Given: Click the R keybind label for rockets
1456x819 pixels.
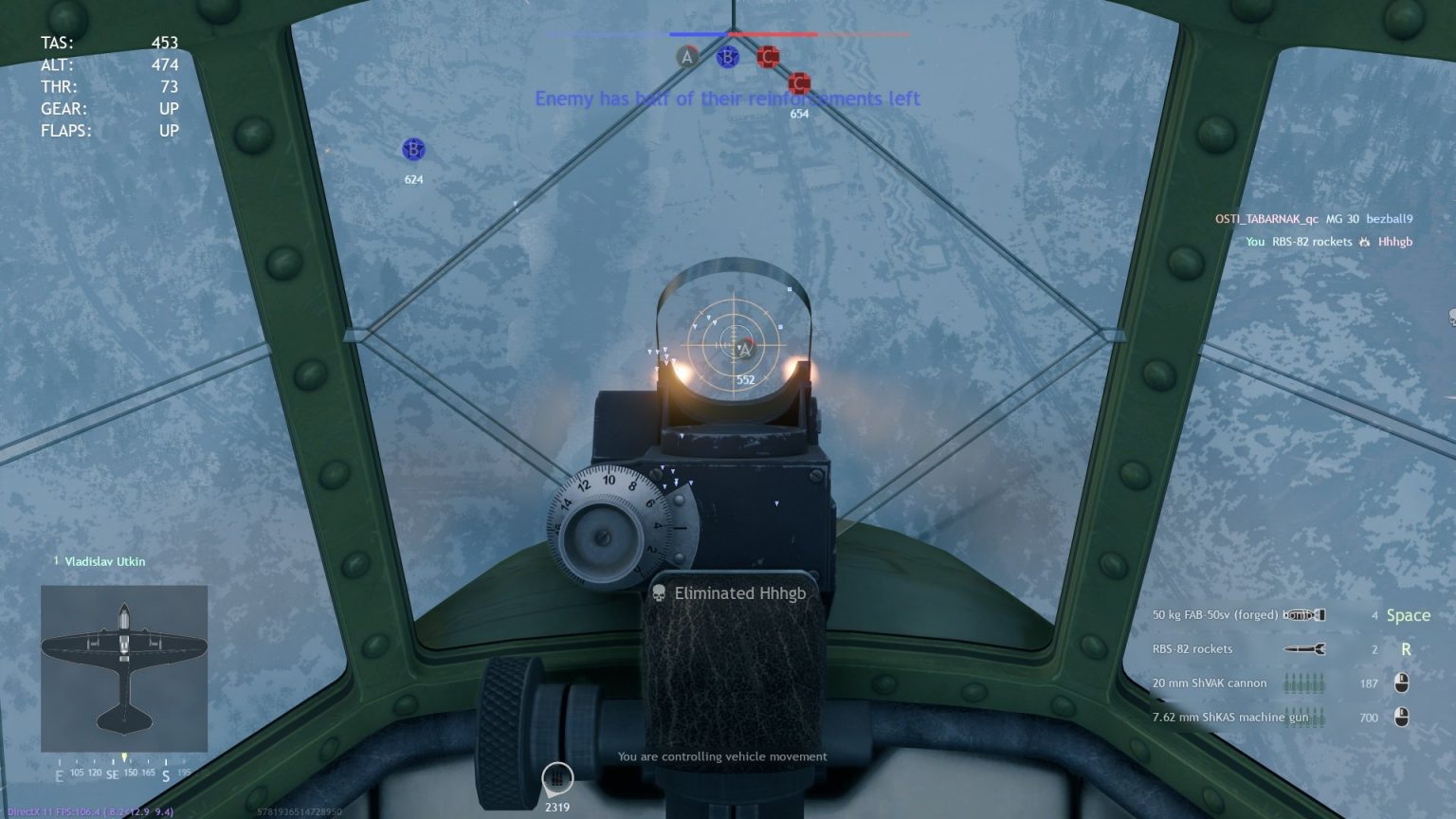Looking at the screenshot, I should (1406, 648).
